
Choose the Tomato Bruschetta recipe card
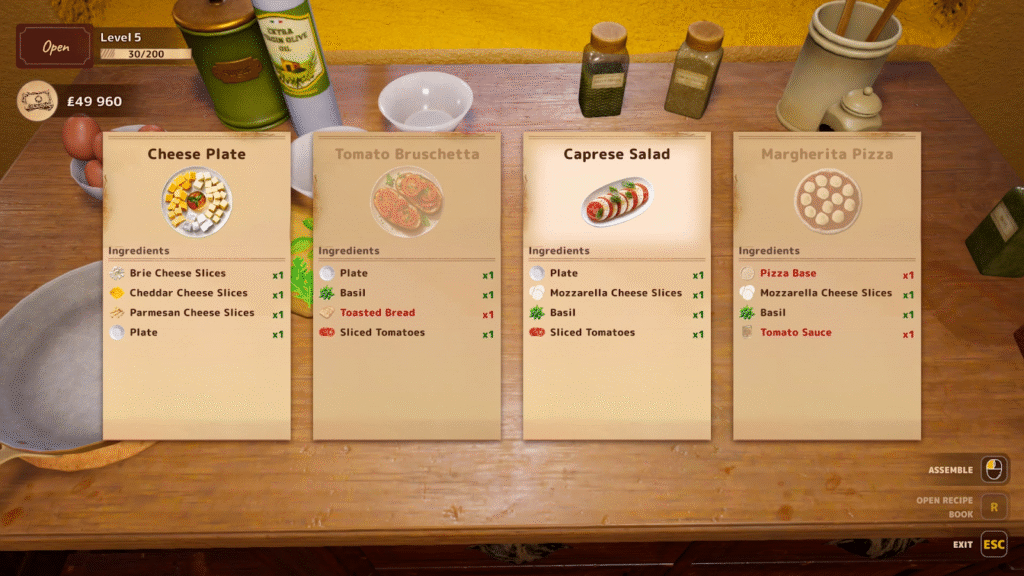pos(407,285)
